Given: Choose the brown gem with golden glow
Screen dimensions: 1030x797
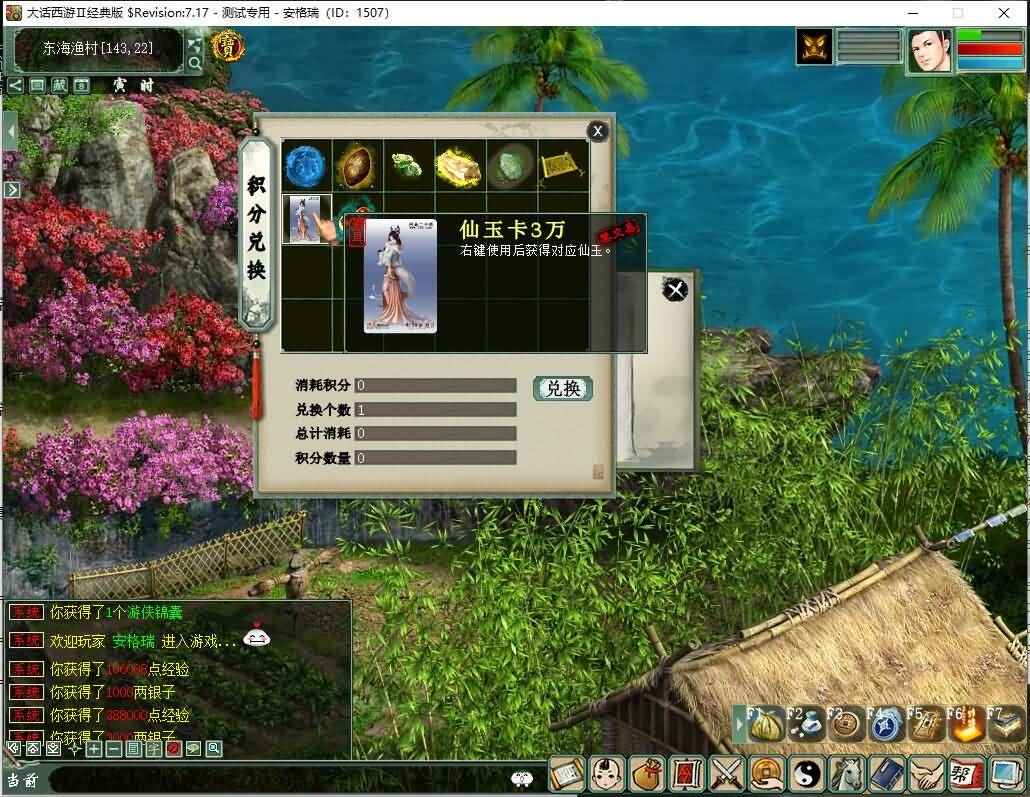Looking at the screenshot, I should click(x=356, y=165).
